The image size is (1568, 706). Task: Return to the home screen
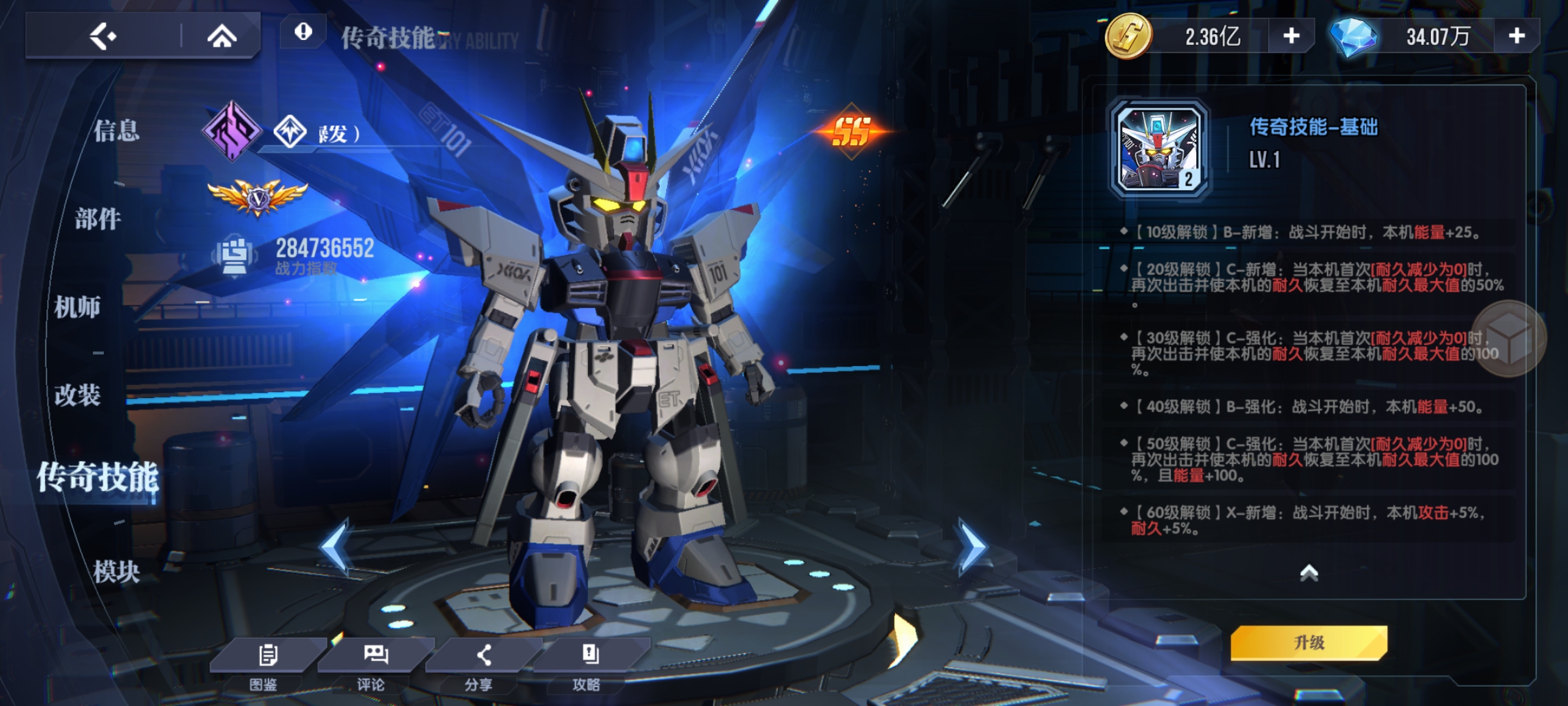click(x=221, y=37)
